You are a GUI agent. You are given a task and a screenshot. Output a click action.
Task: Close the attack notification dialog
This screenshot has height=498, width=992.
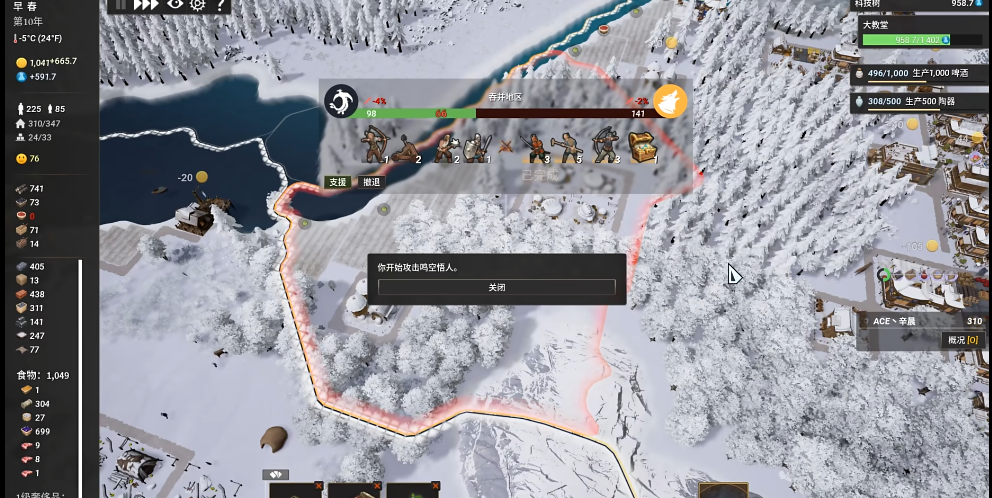click(x=496, y=287)
